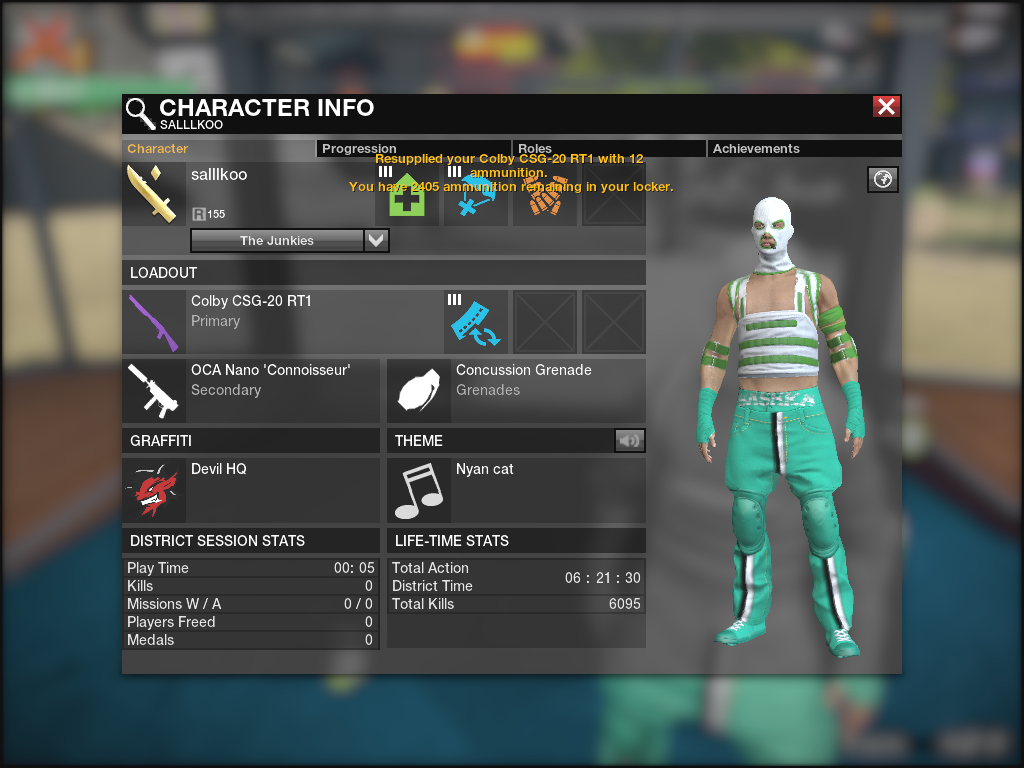This screenshot has width=1024, height=768.
Task: Select the blue character modification icon next to the green cross
Action: (475, 195)
